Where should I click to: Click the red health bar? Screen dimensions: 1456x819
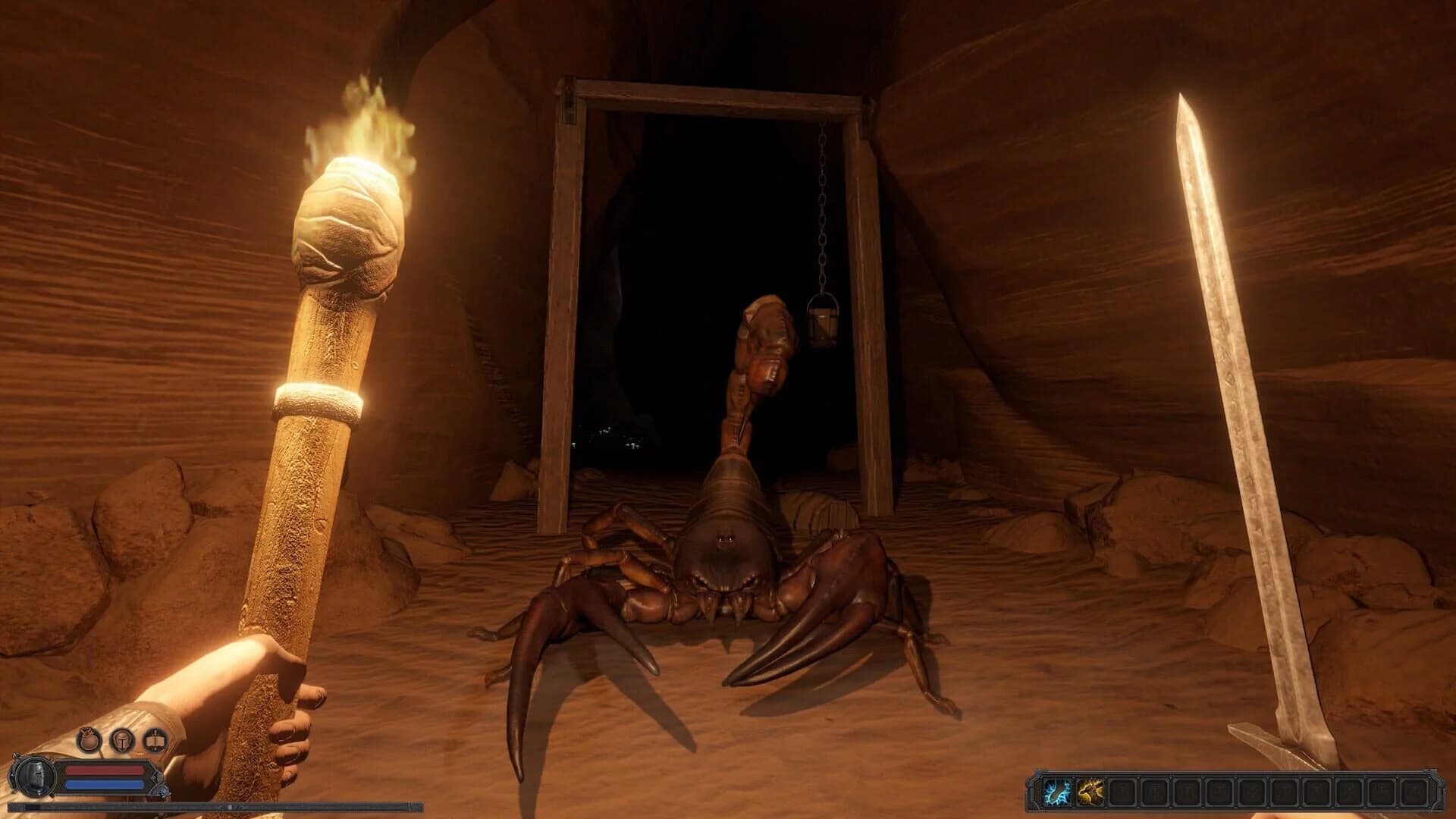(x=104, y=771)
